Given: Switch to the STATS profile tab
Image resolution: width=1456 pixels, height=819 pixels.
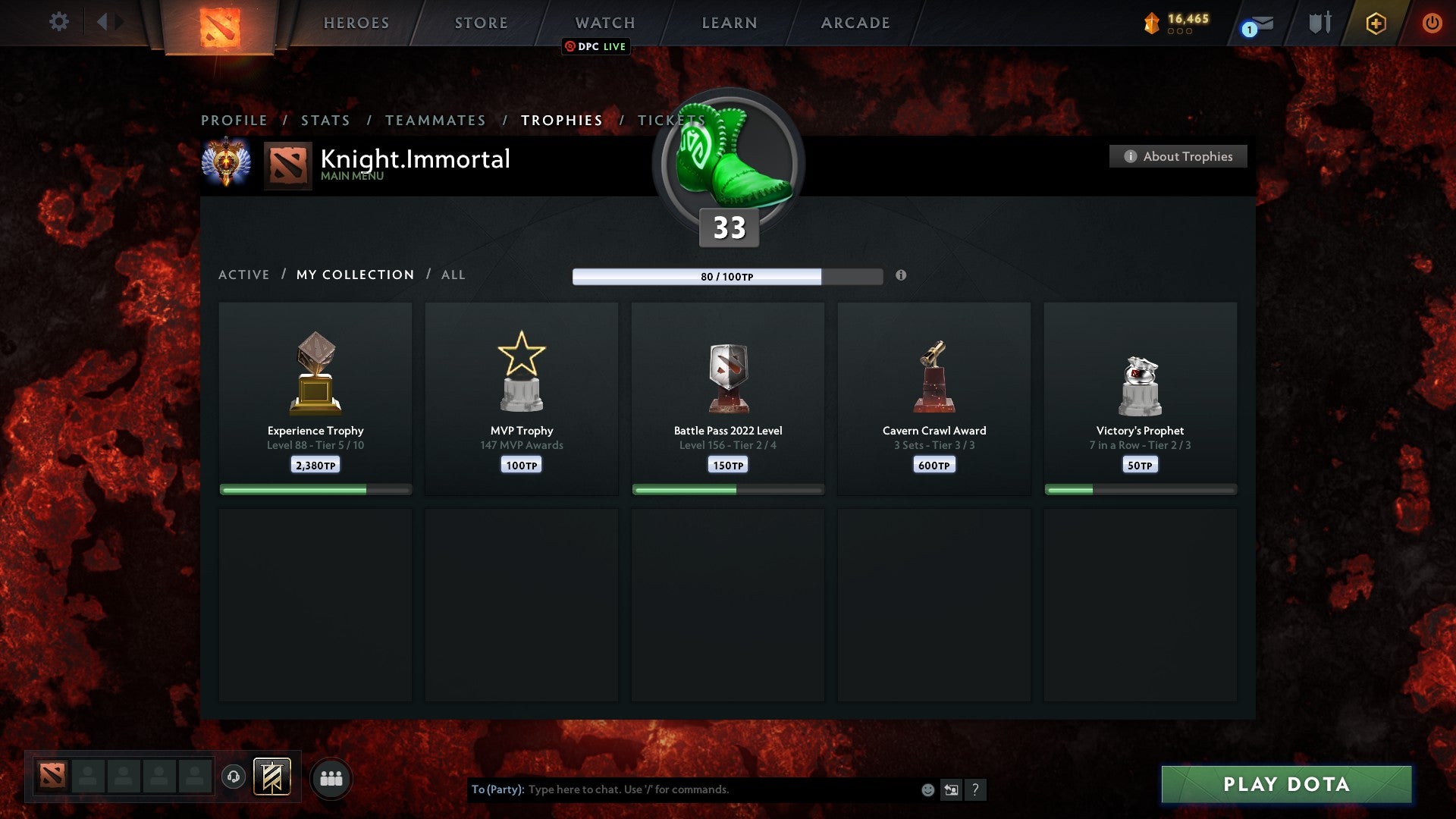Looking at the screenshot, I should (325, 120).
